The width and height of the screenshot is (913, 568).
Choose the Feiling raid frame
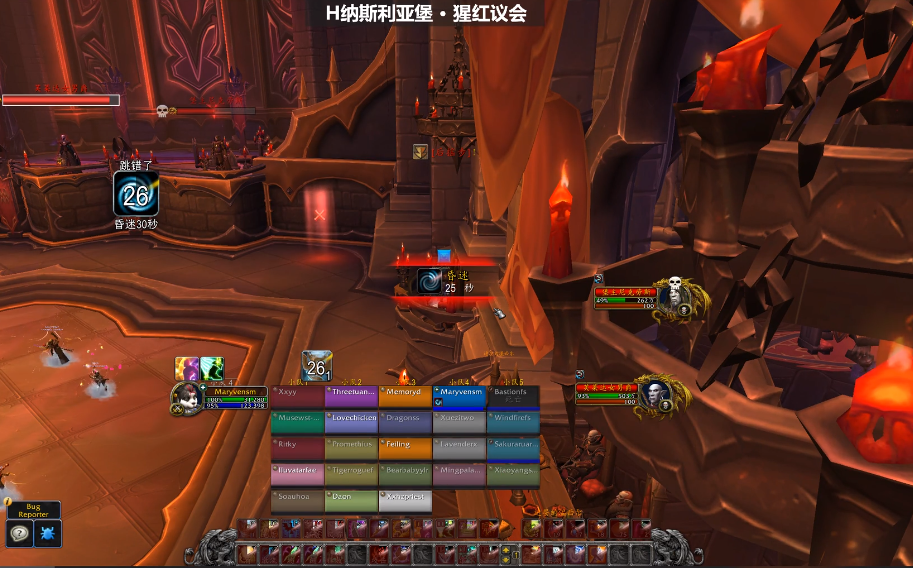[x=405, y=448]
